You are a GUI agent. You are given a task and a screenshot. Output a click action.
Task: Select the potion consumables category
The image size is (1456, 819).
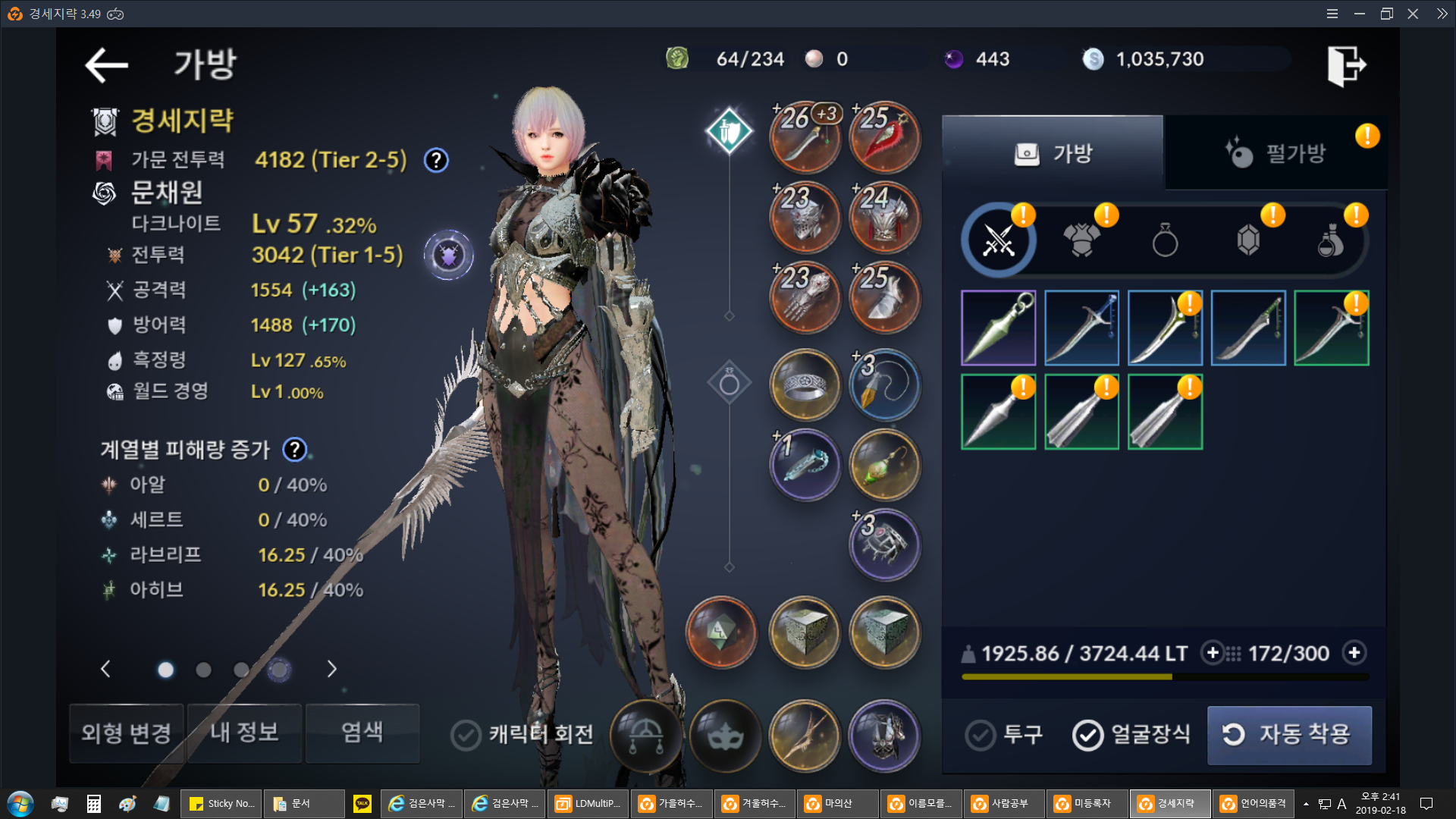click(1331, 242)
